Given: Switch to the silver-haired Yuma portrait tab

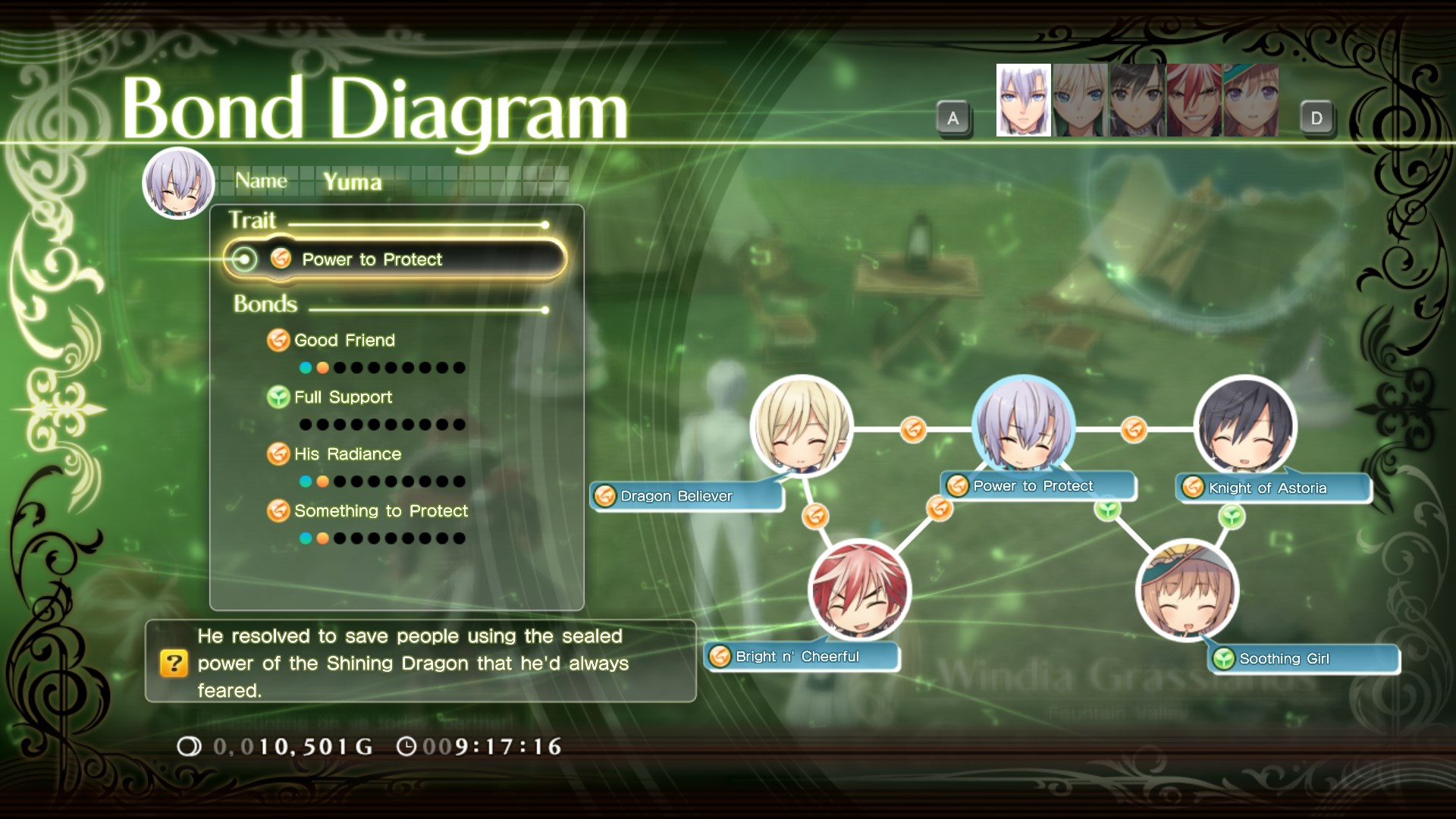Looking at the screenshot, I should coord(1023,100).
